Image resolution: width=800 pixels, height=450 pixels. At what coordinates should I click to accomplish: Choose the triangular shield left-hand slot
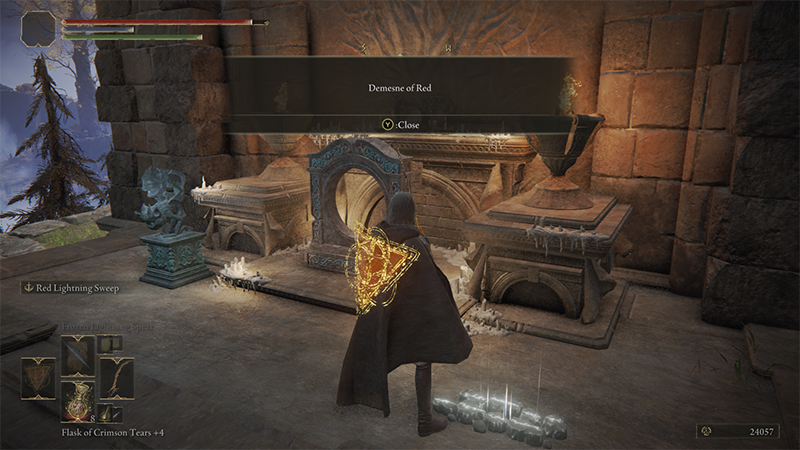click(x=38, y=378)
